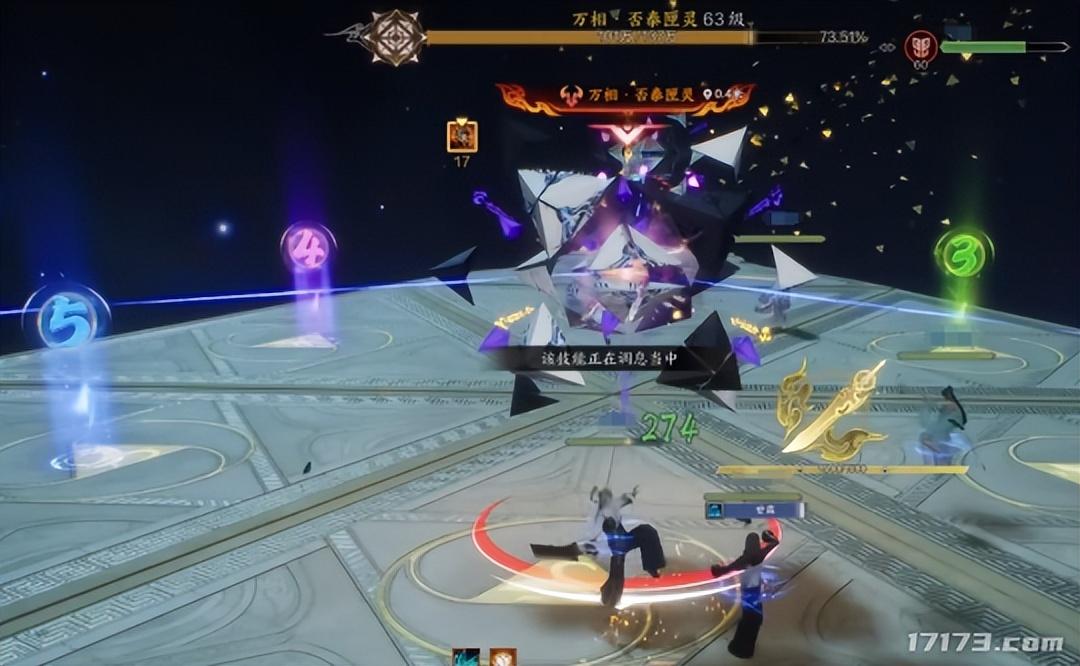Click the gold-framed portrait numbered 17
This screenshot has width=1080, height=666.
point(462,136)
